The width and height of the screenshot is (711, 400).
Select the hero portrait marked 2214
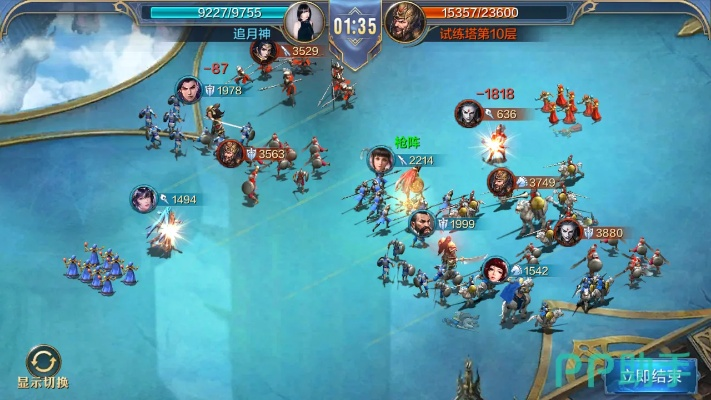[379, 160]
